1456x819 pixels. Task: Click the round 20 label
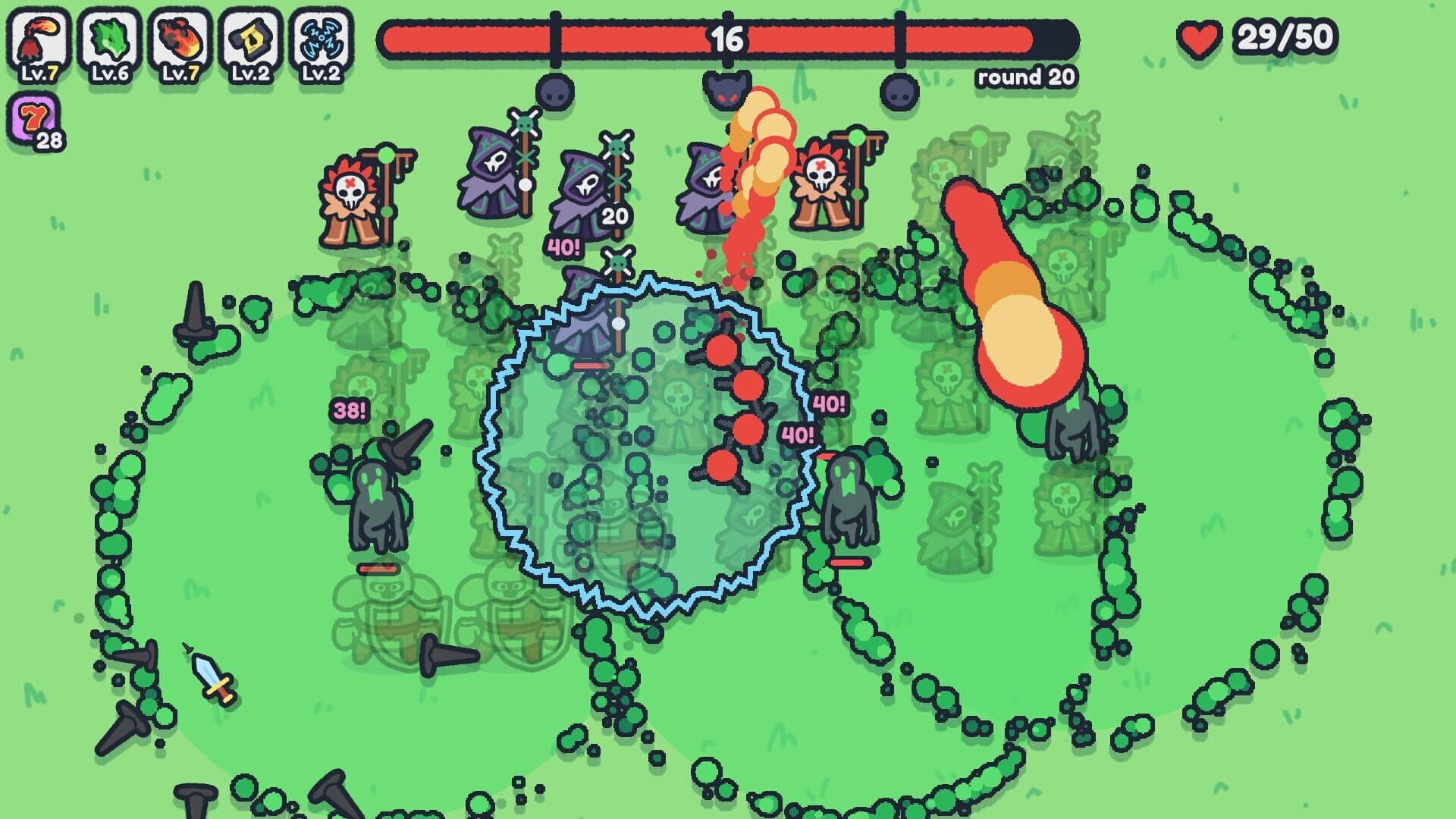[x=1025, y=76]
